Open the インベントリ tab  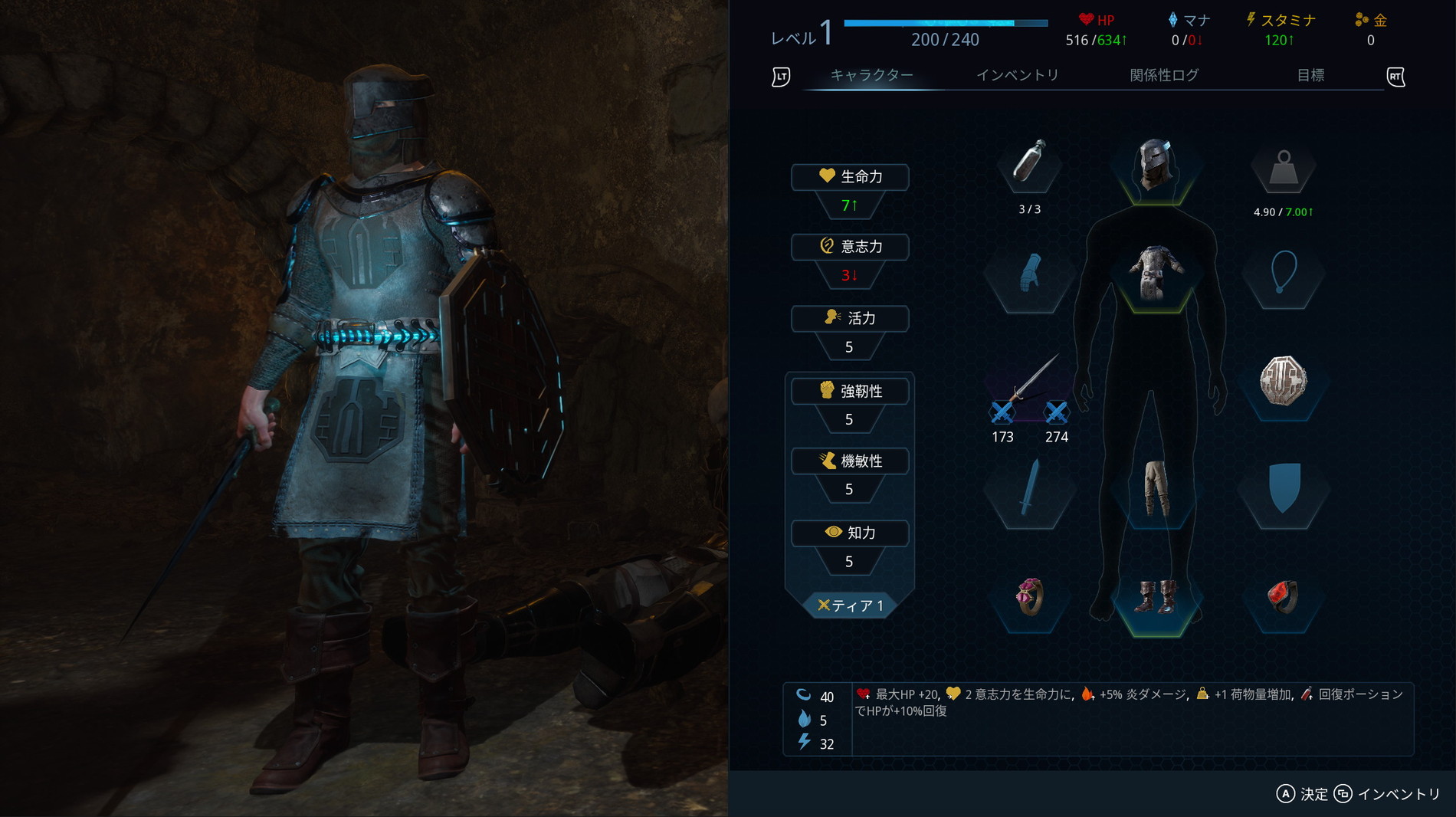1017,75
